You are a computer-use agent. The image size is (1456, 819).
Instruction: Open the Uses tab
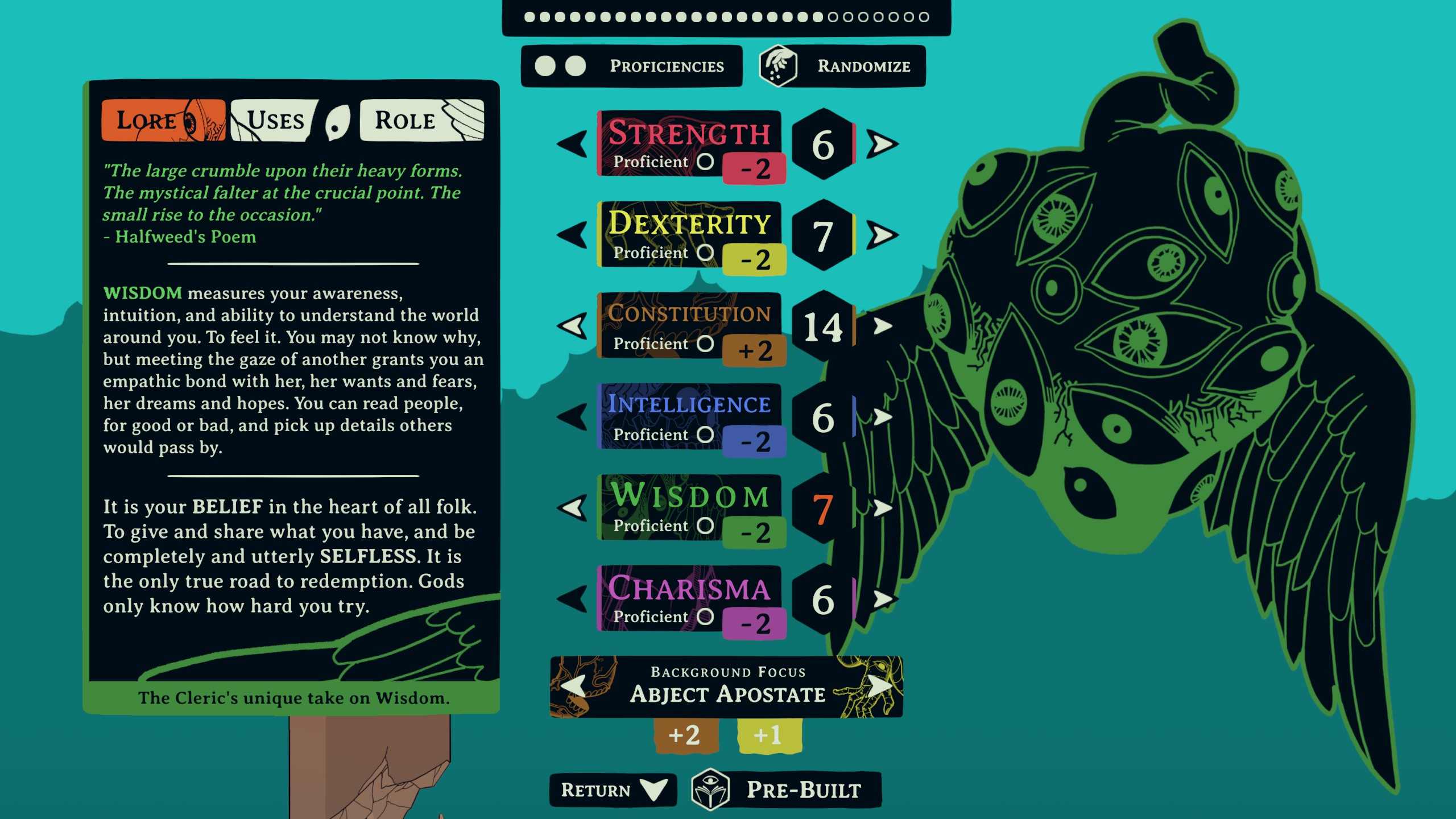274,121
